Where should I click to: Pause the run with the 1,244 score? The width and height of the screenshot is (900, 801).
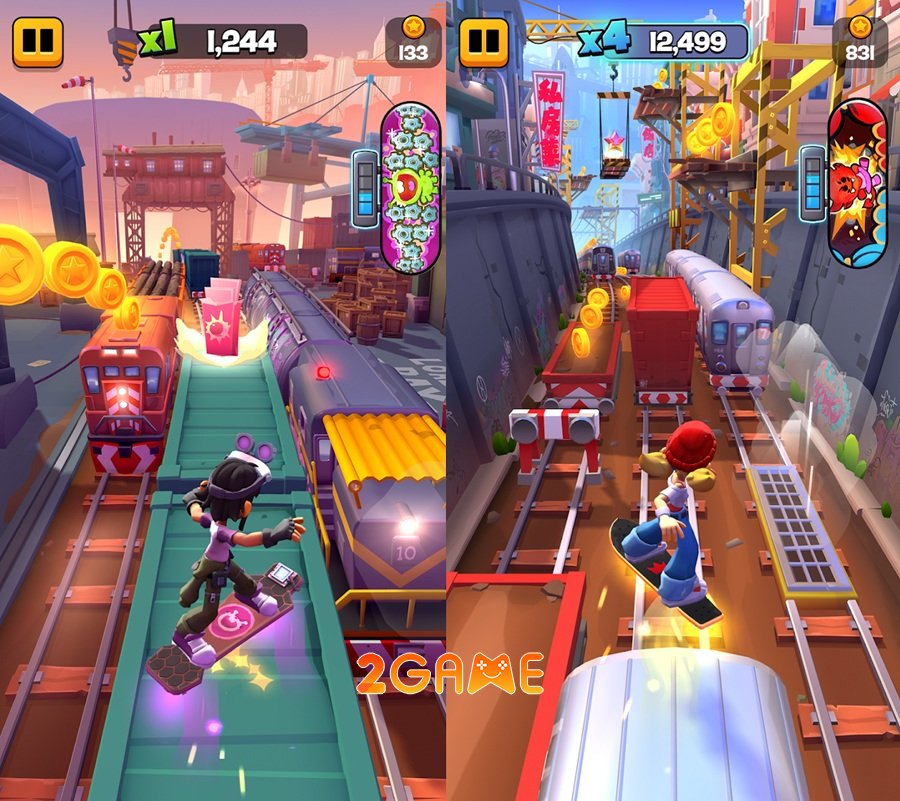point(38,41)
